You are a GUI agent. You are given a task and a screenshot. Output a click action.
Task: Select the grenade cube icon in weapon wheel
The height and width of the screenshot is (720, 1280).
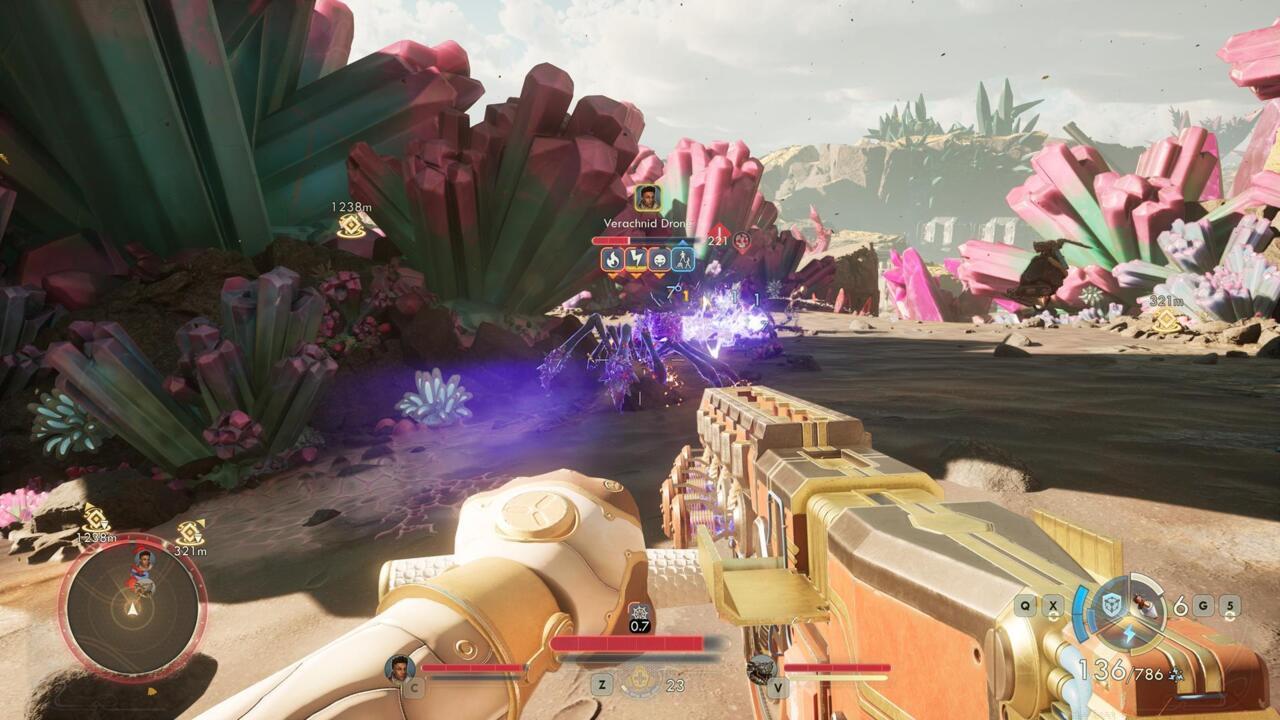pyautogui.click(x=1111, y=602)
